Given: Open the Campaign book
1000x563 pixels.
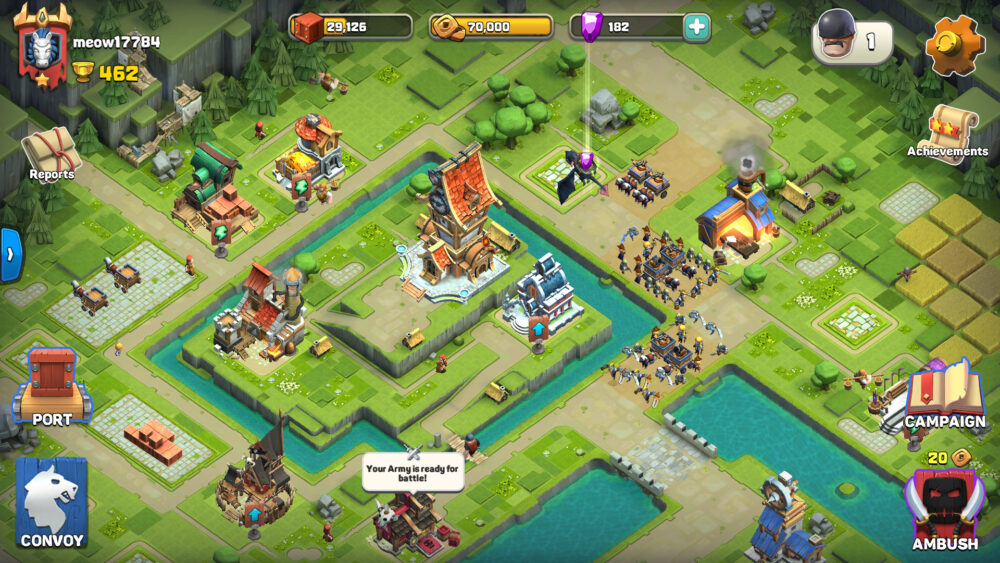Looking at the screenshot, I should 943,395.
